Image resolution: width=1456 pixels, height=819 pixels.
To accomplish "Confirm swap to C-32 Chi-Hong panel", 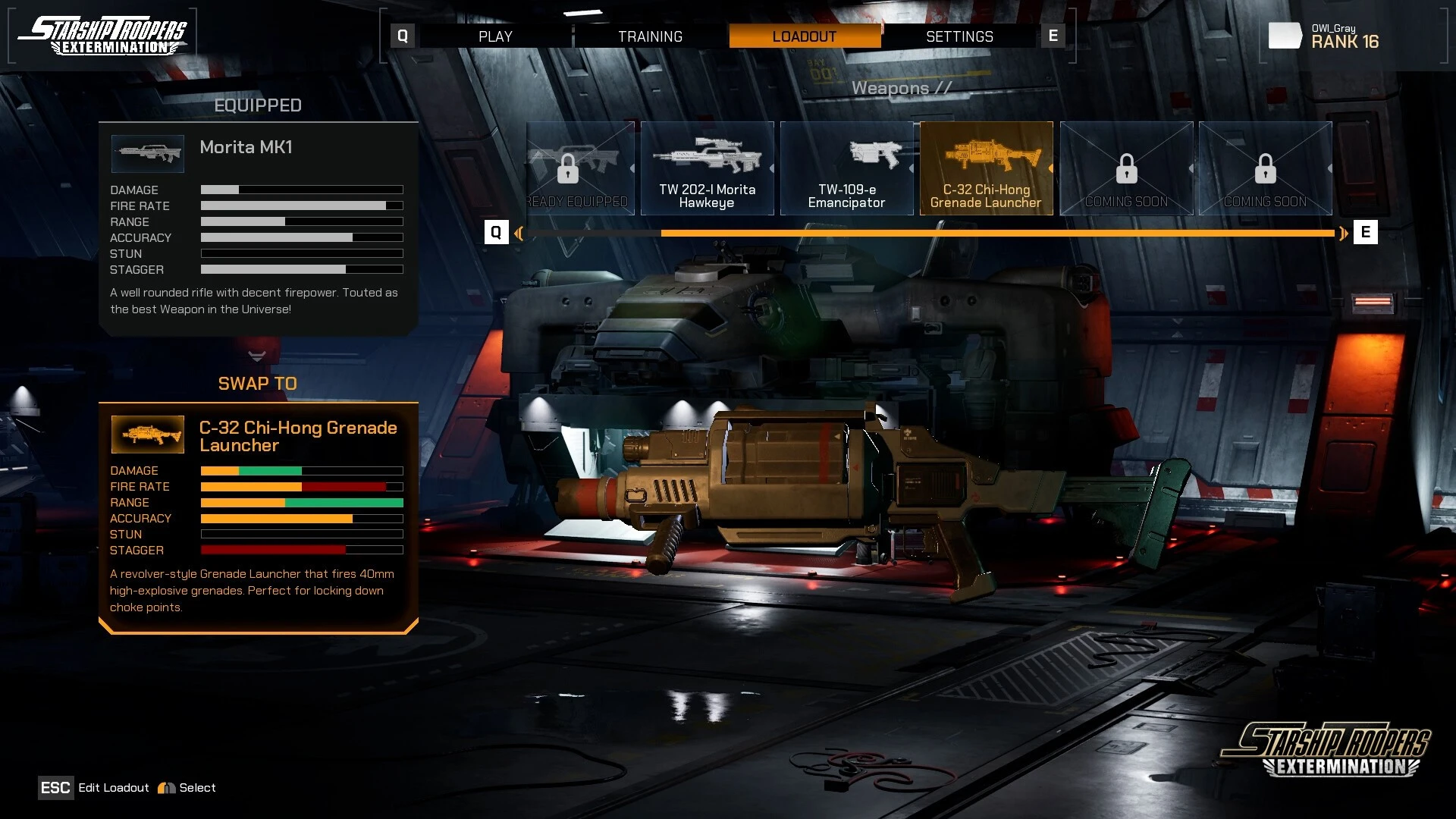I will point(258,516).
